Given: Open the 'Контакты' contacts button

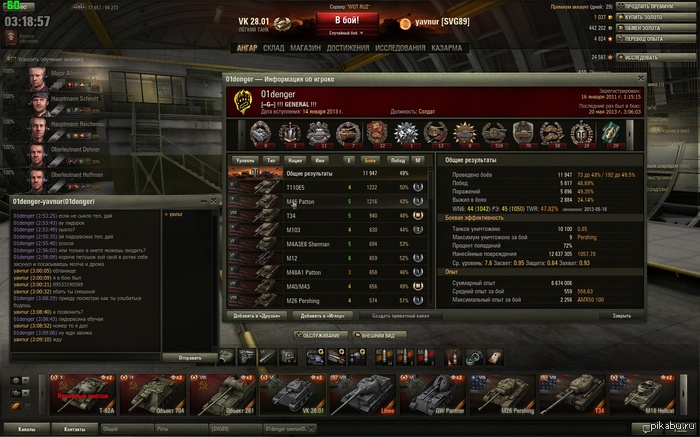Looking at the screenshot, I should 74,428.
